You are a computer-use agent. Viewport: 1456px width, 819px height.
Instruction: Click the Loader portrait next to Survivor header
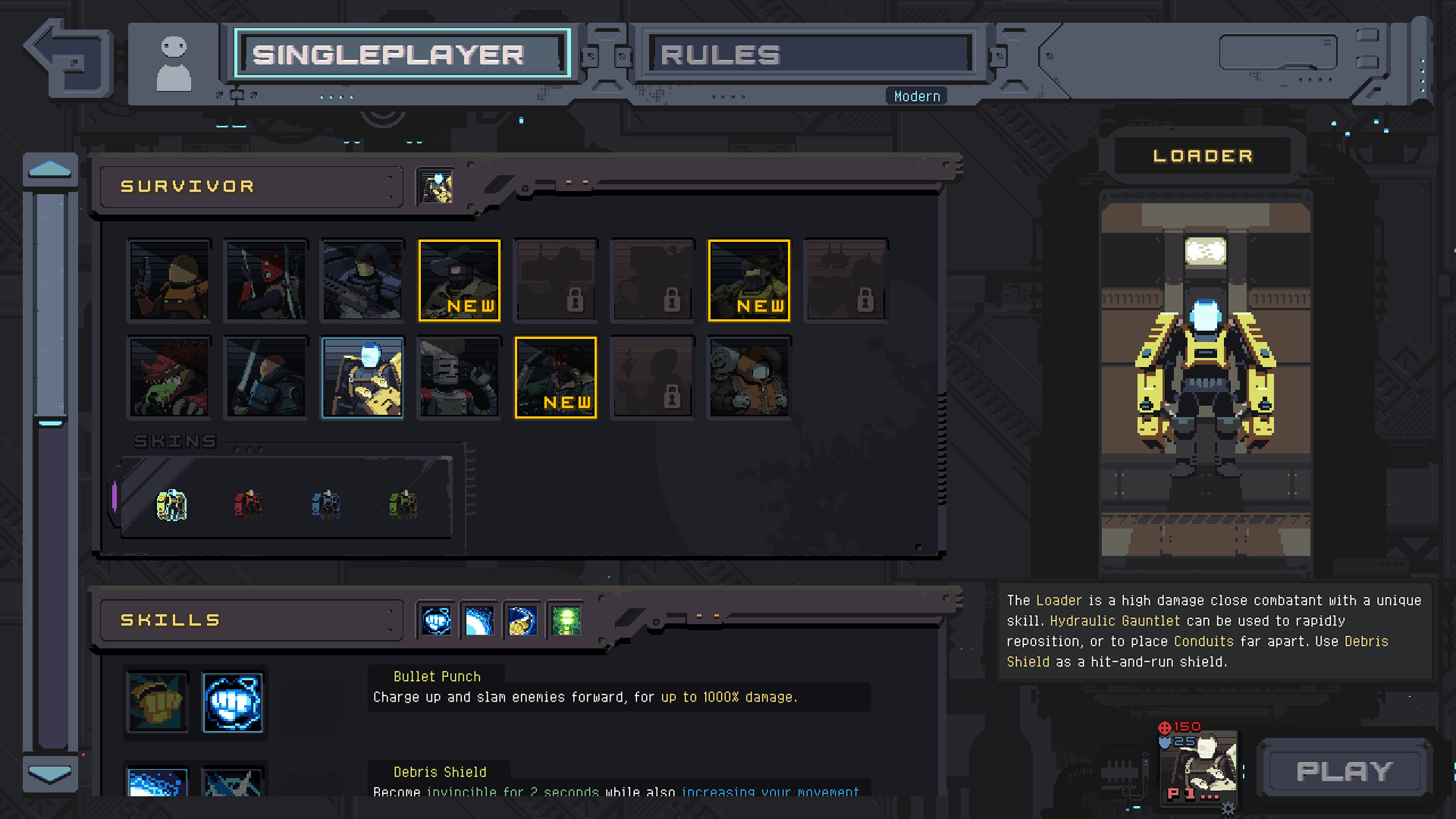pos(436,187)
